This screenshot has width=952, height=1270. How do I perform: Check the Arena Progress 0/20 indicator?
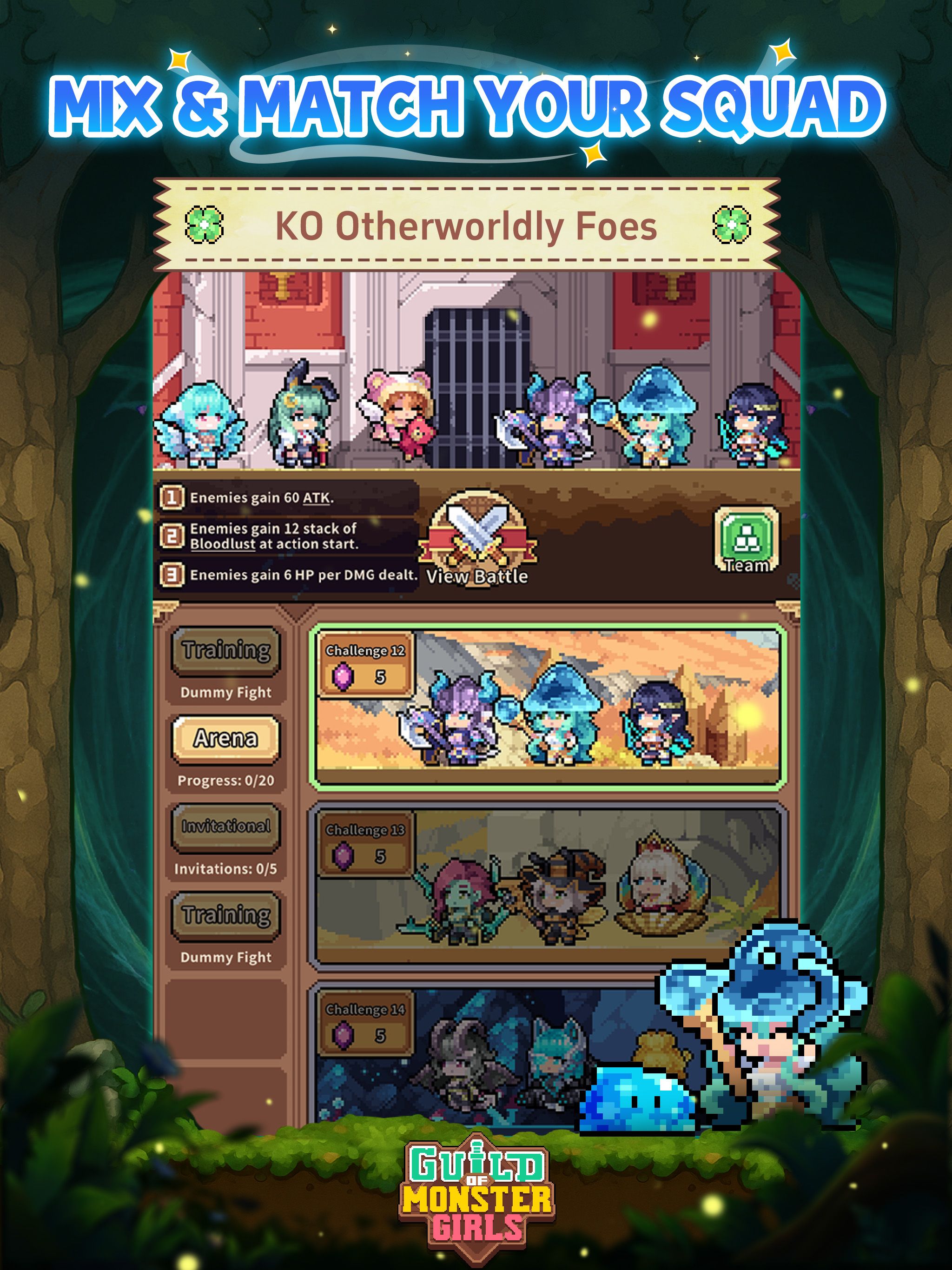click(226, 779)
